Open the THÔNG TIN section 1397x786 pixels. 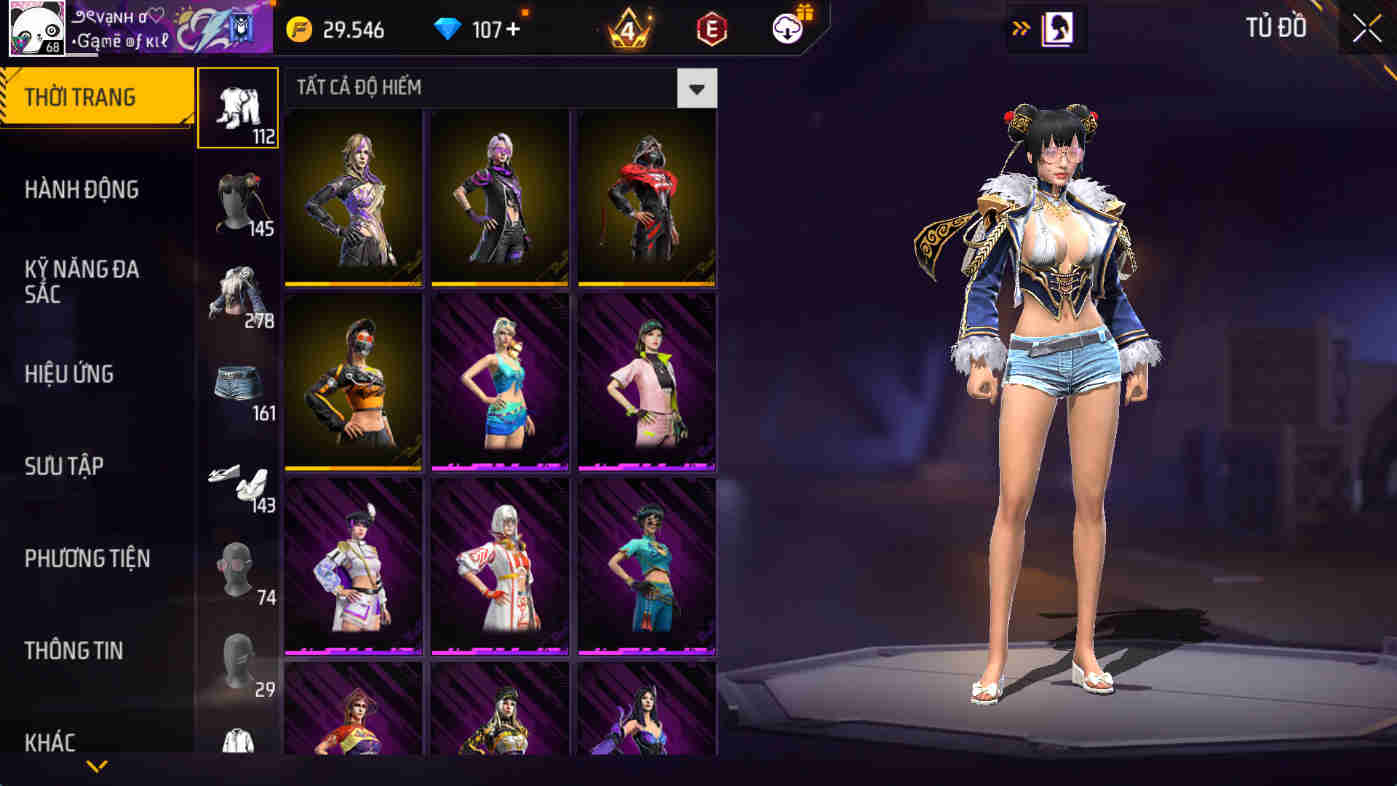coord(73,650)
